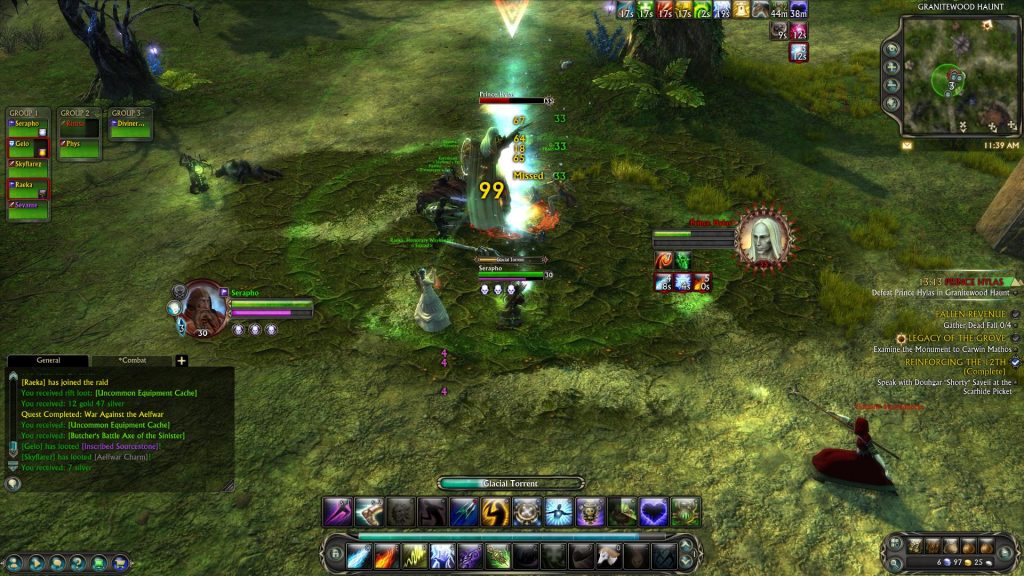The image size is (1024, 576).
Task: Switch to the Combat chat tab
Action: click(132, 360)
